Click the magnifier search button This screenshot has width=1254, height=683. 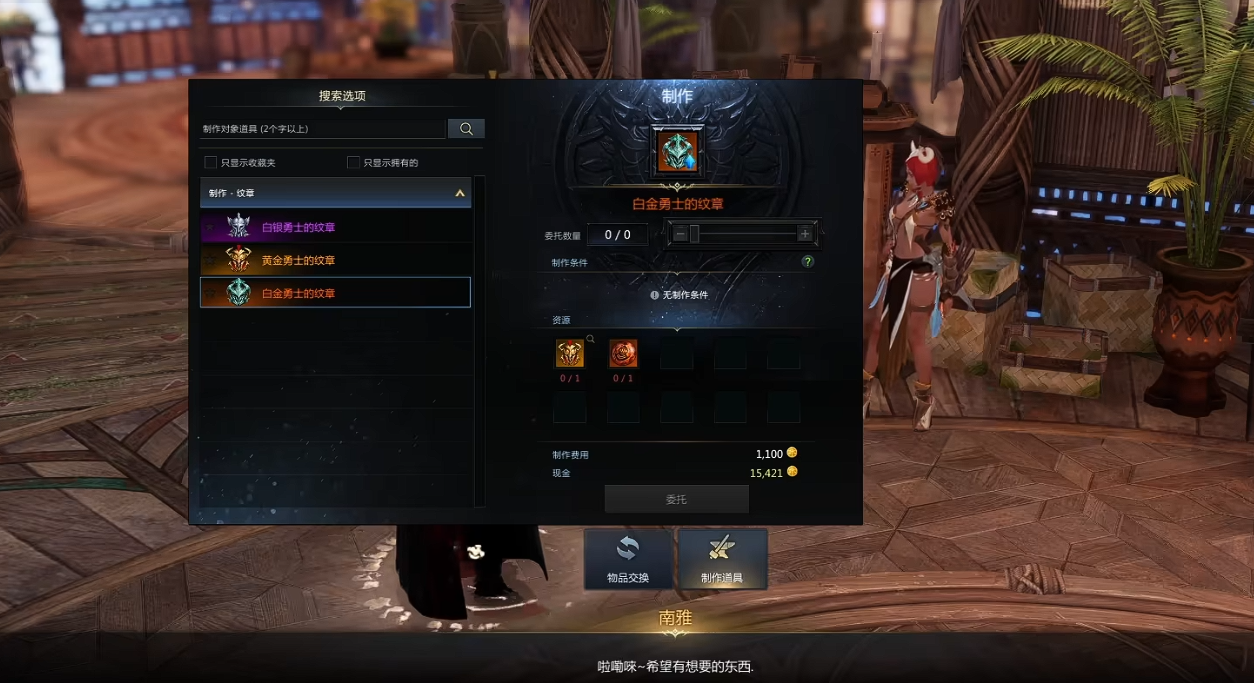(x=466, y=129)
